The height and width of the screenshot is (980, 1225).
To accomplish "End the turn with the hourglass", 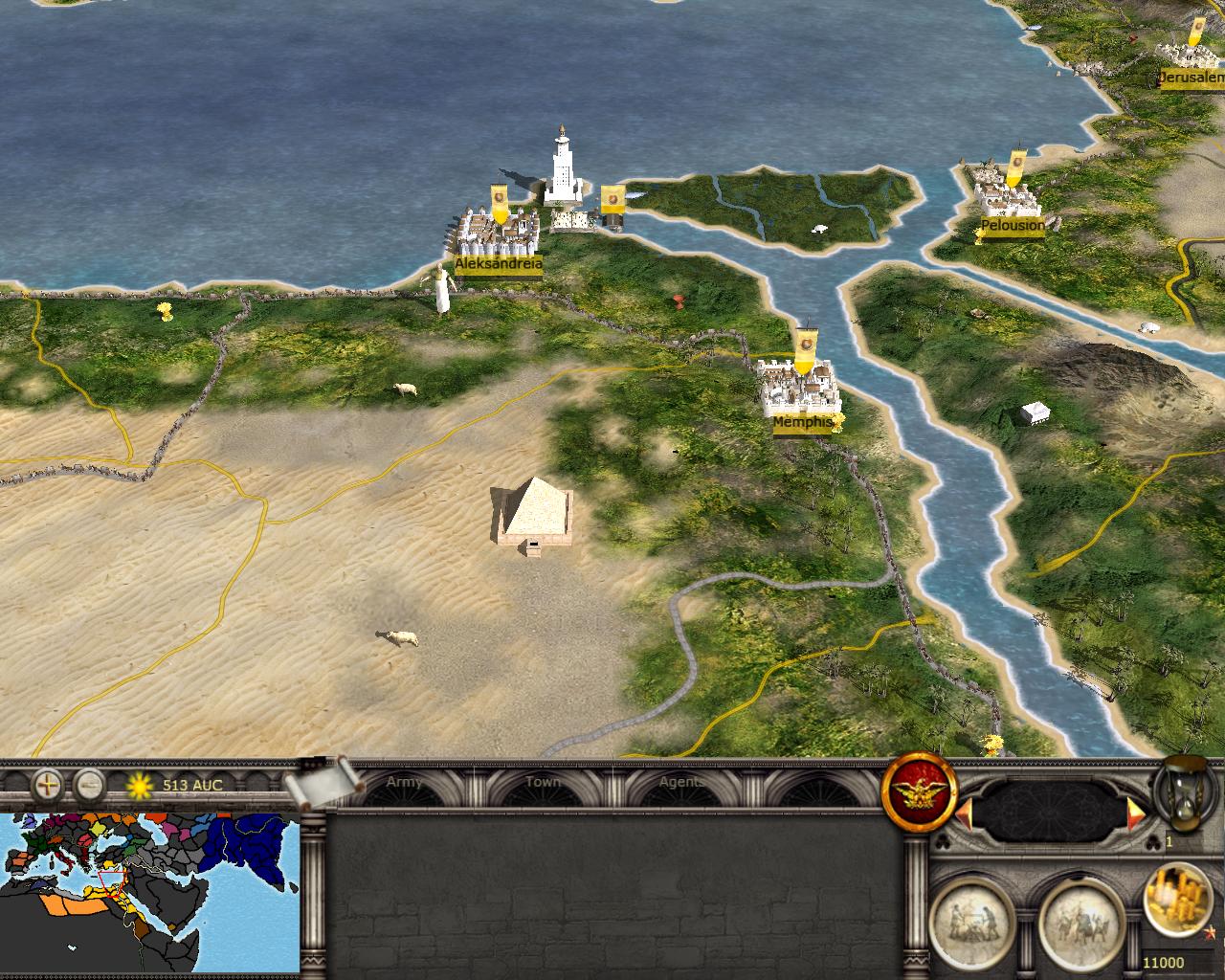I will click(1185, 792).
